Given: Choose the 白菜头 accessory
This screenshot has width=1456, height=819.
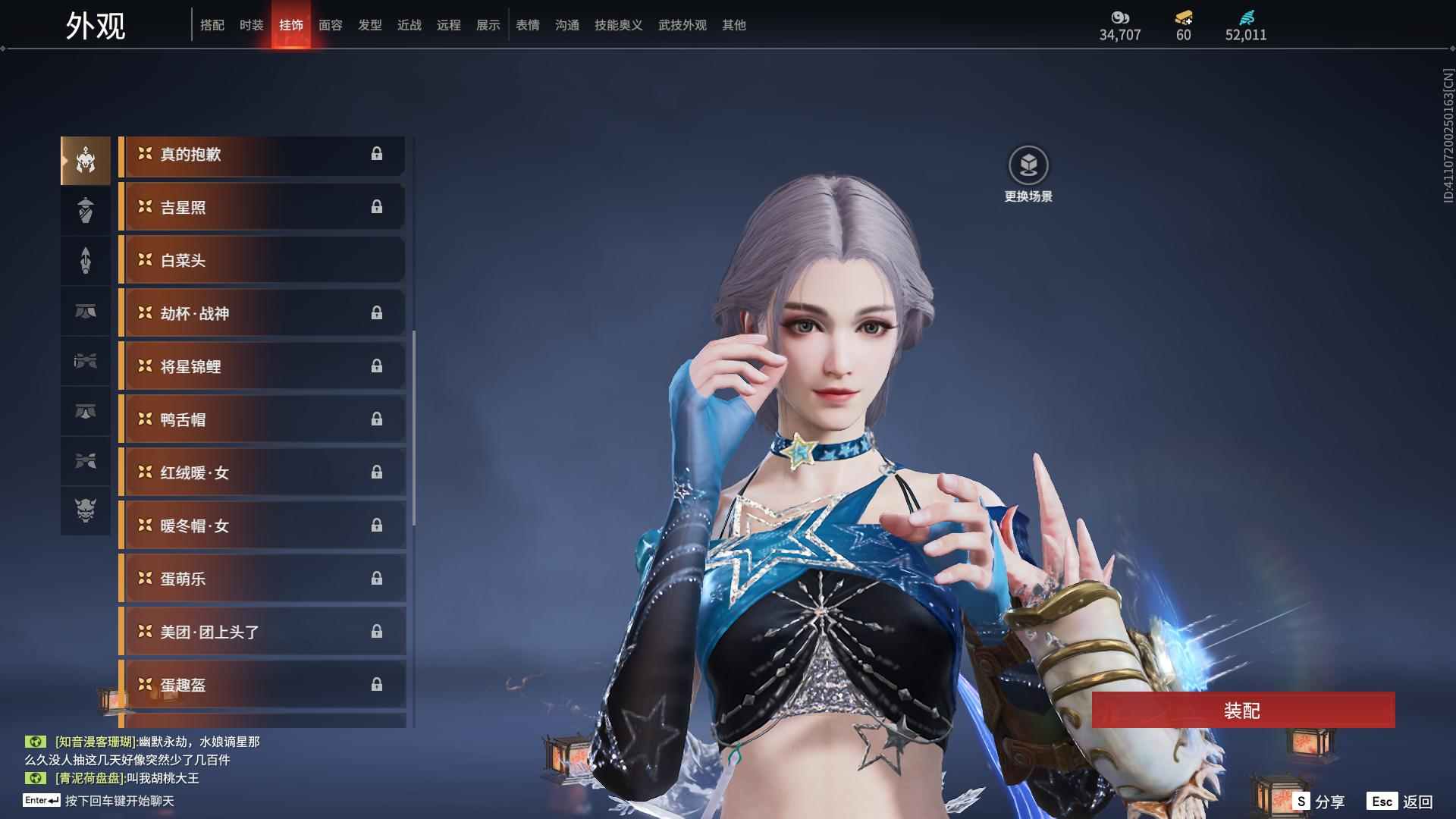Looking at the screenshot, I should pyautogui.click(x=262, y=260).
